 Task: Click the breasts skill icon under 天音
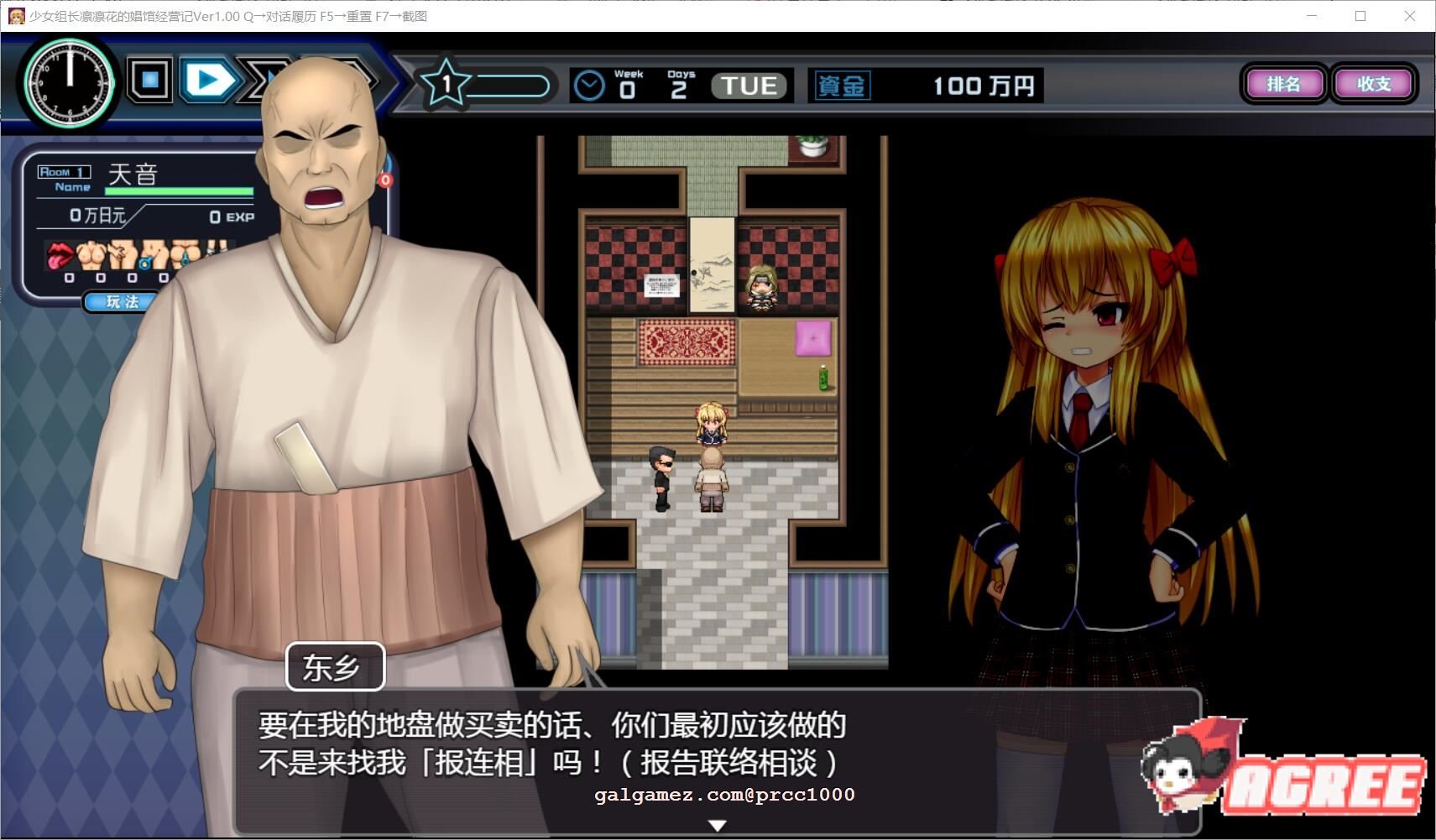point(91,255)
